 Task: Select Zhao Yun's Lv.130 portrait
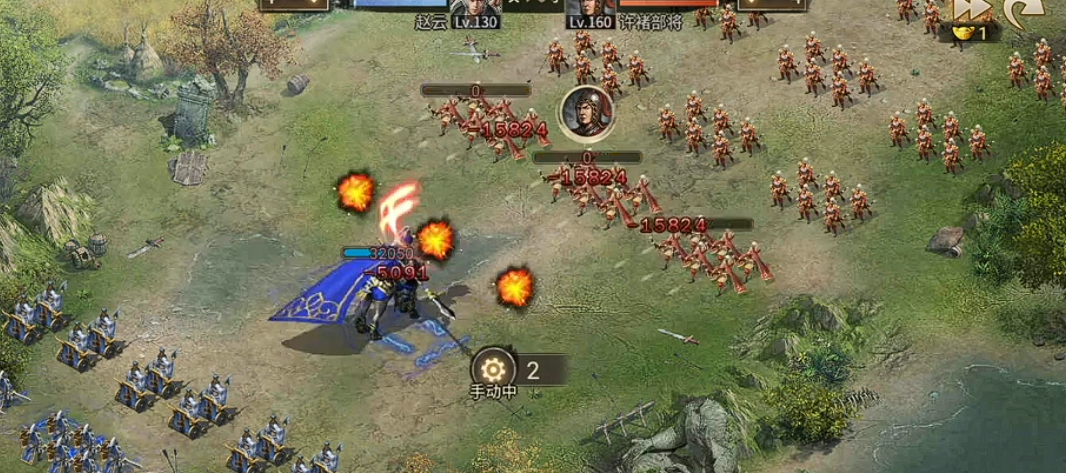coord(476,9)
